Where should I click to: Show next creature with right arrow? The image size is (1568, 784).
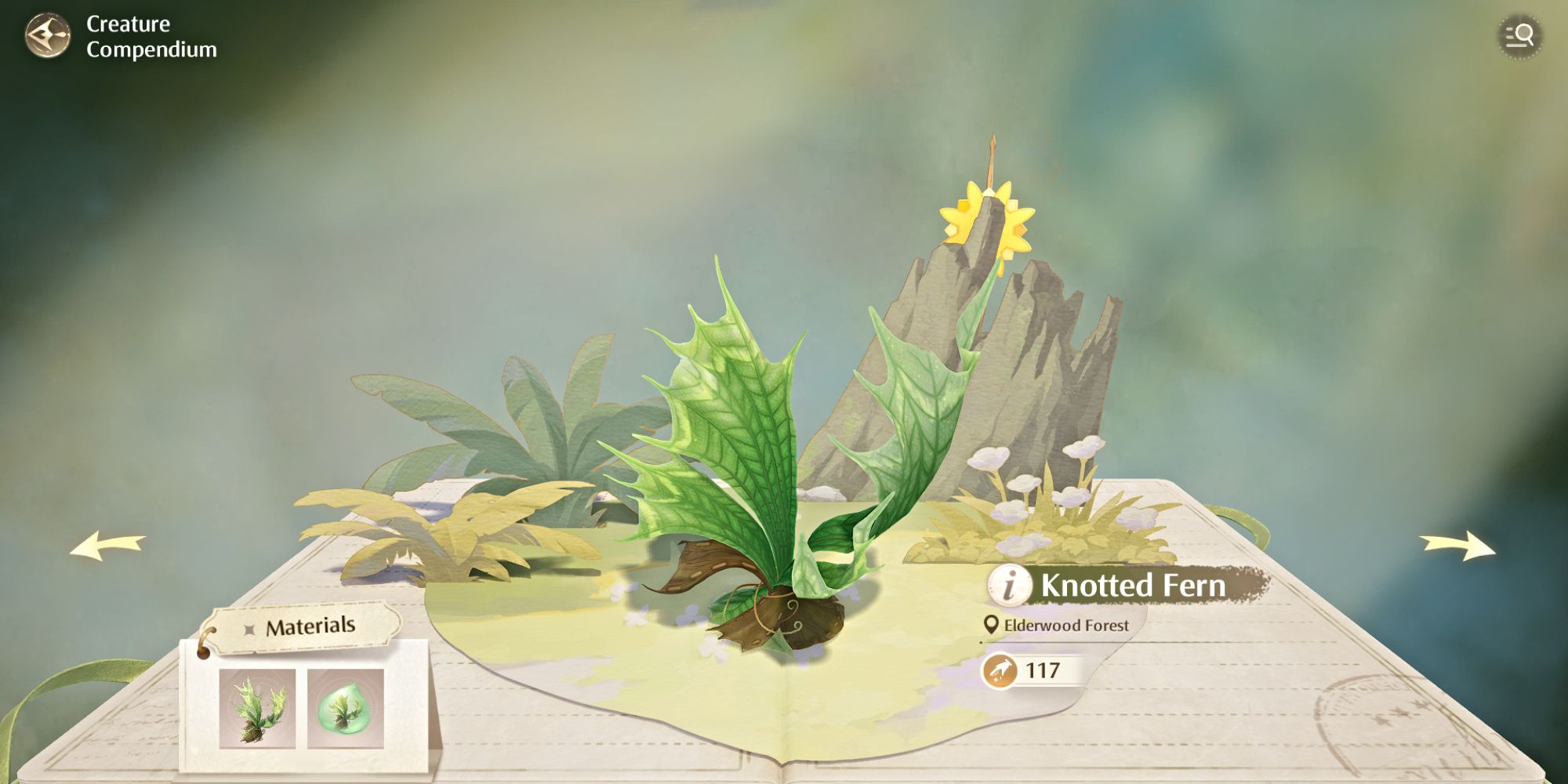tap(1457, 546)
